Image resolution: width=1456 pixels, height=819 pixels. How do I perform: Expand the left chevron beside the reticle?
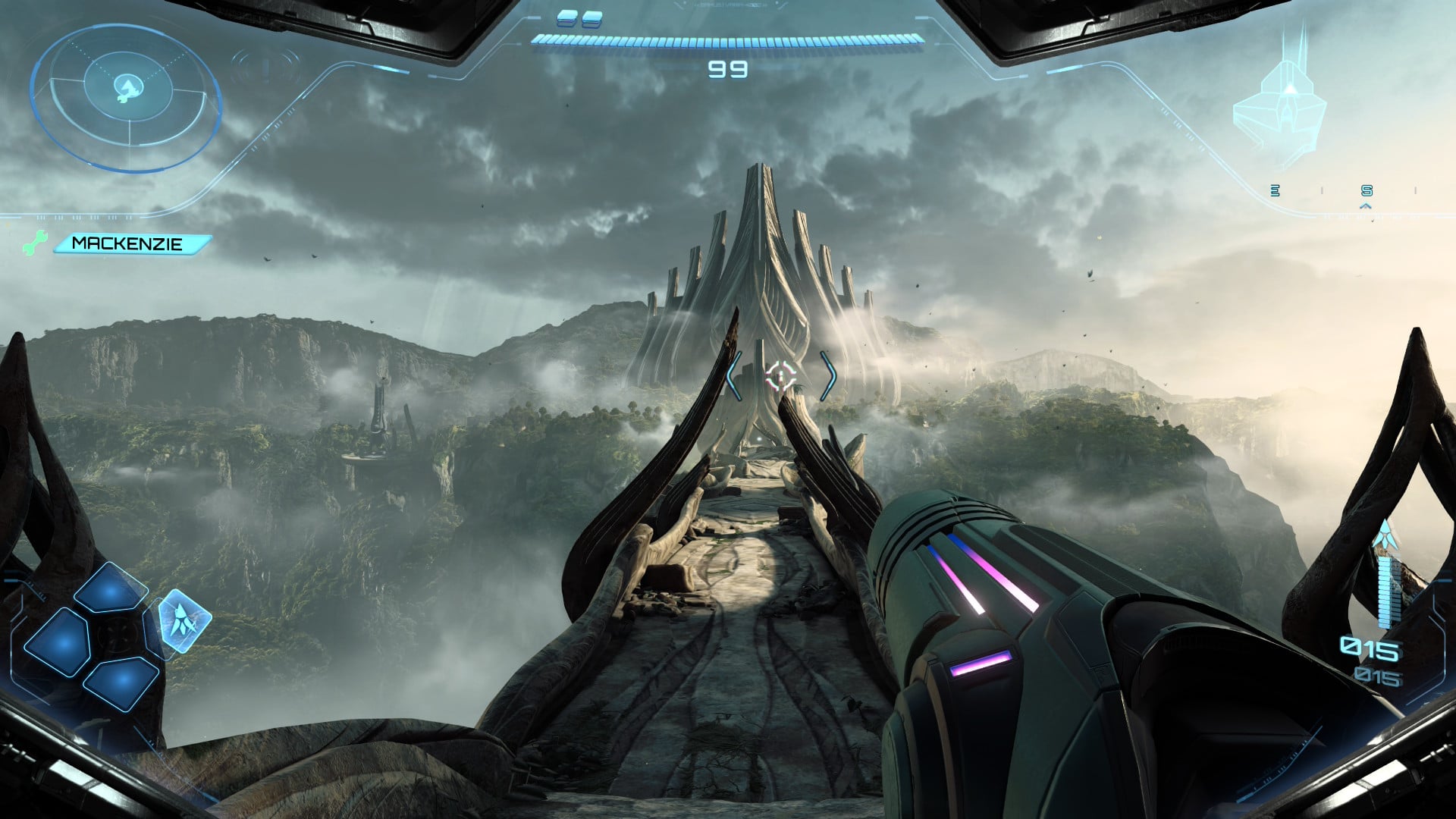(732, 375)
